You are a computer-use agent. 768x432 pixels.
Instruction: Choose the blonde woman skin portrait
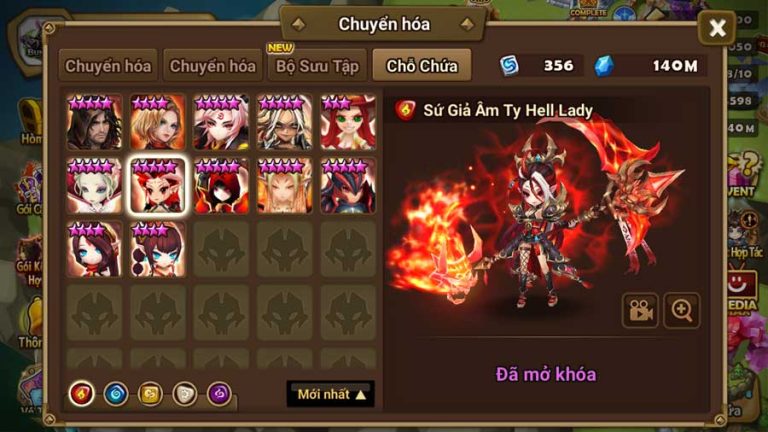click(x=158, y=123)
